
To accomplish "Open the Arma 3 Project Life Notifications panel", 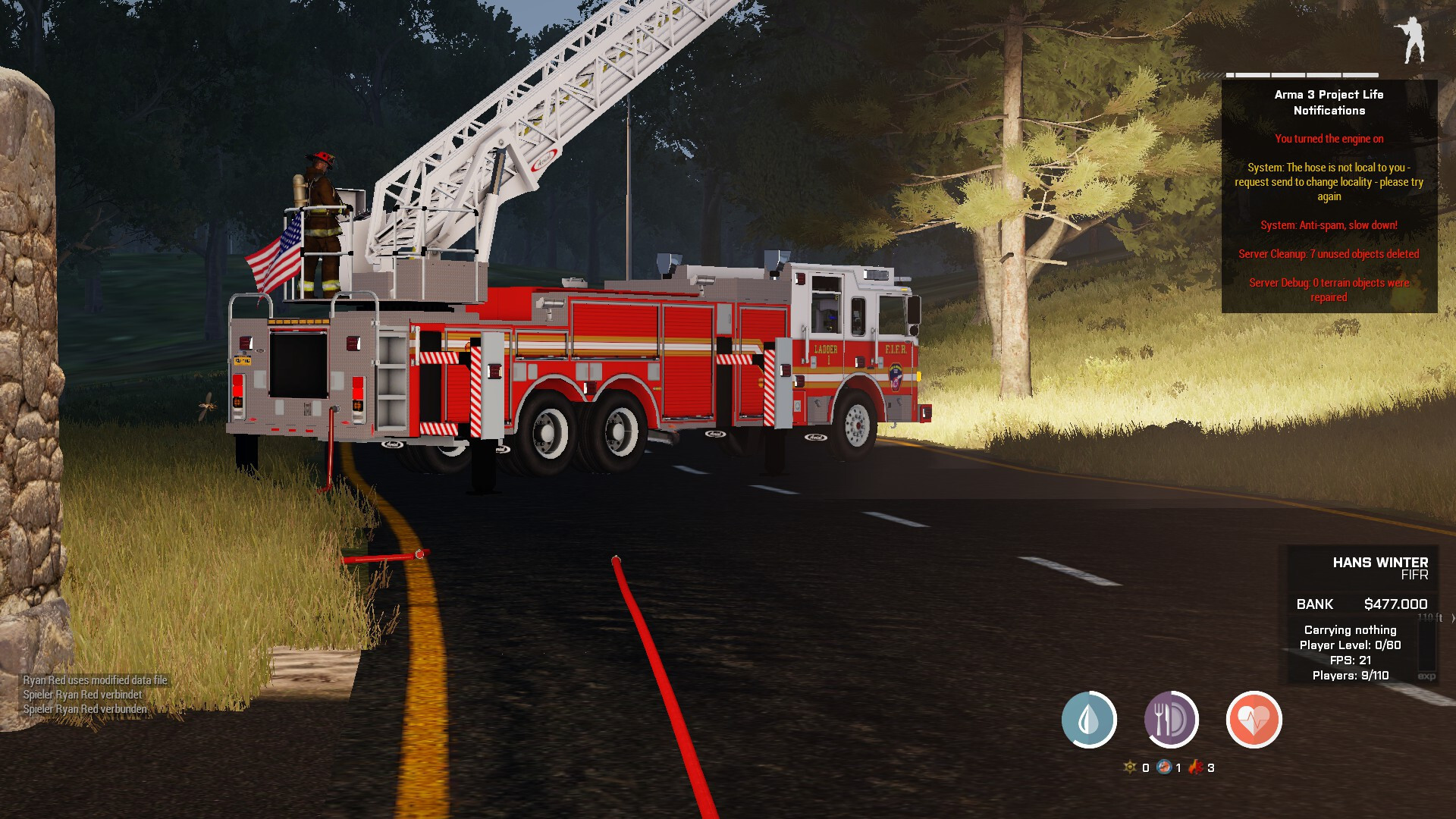I will coord(1329,196).
